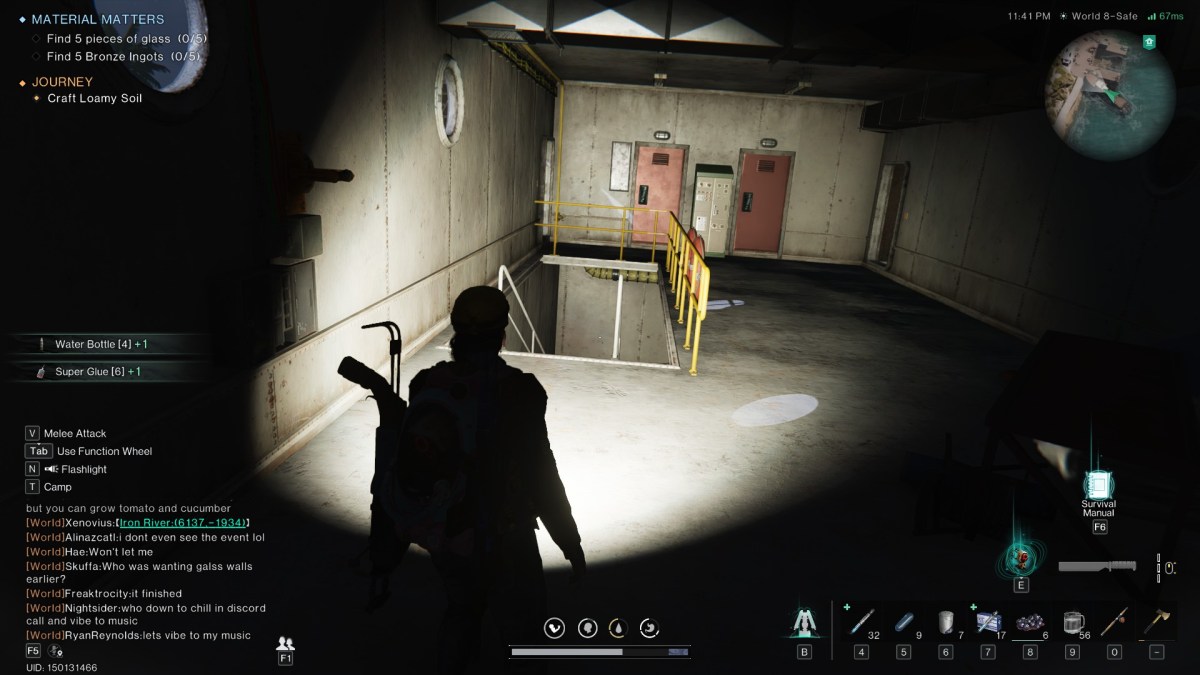The image size is (1200, 675).
Task: Open the Survival Manual notebook icon
Action: 1098,485
